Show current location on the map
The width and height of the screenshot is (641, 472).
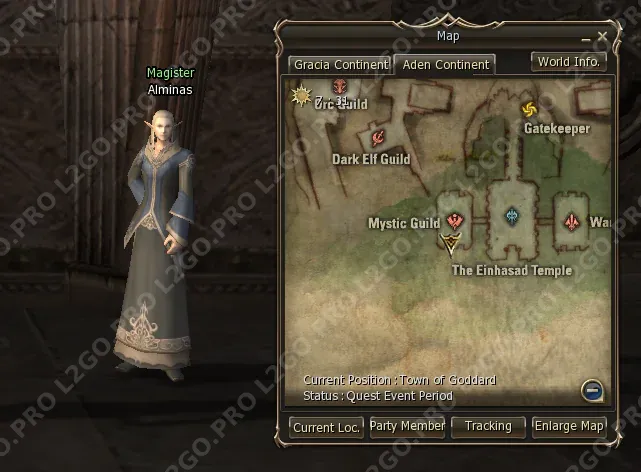(x=327, y=427)
